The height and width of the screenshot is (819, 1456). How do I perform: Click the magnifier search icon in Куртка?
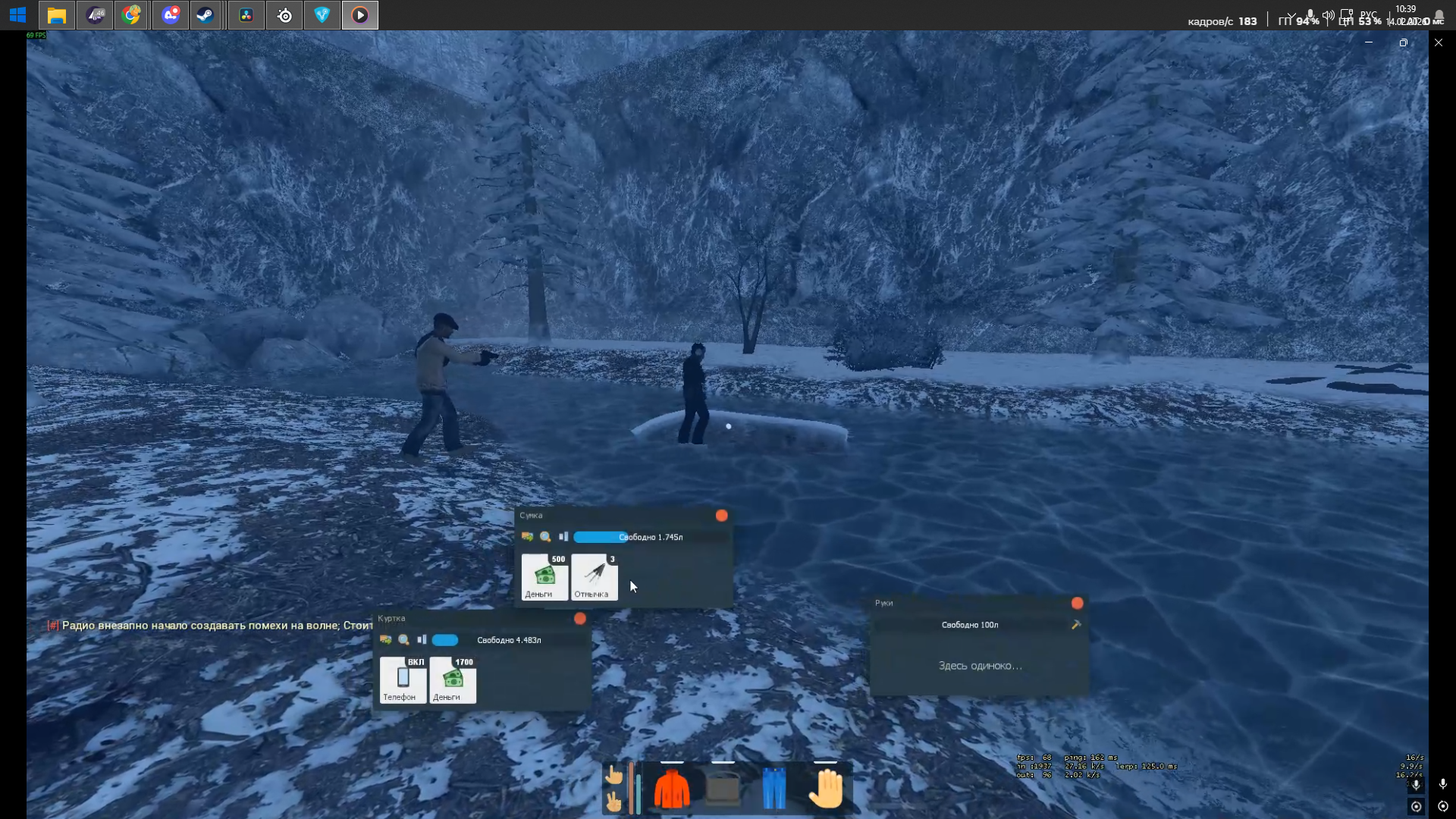[404, 640]
